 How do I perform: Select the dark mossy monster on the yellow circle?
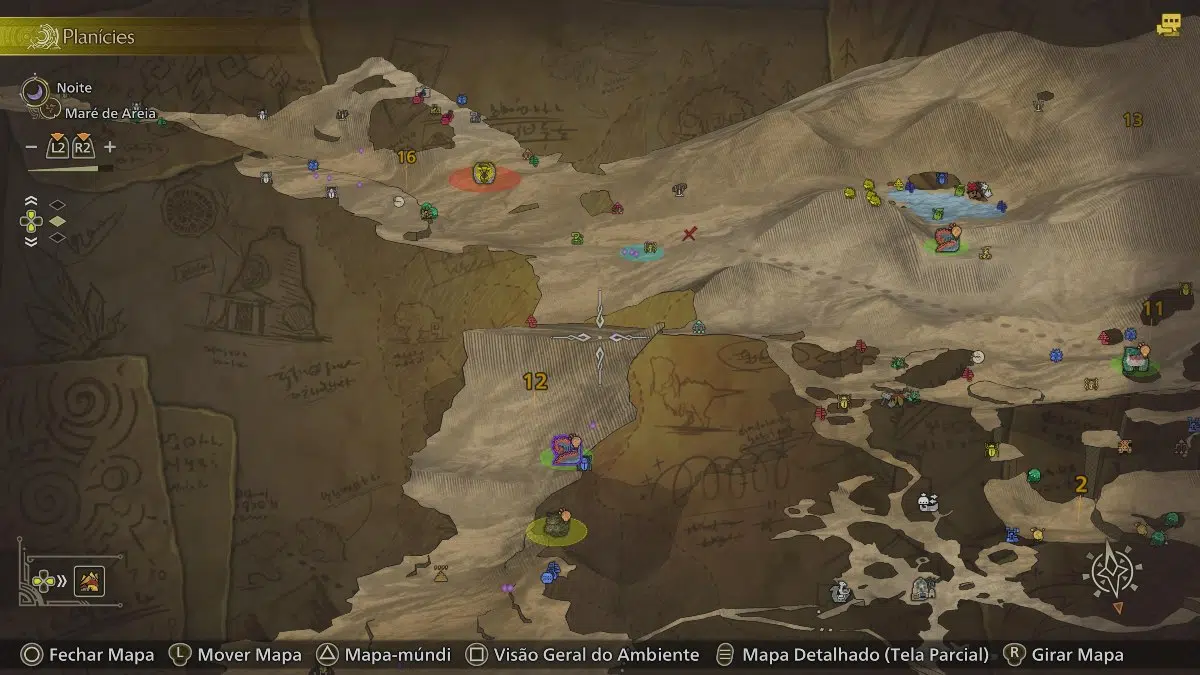coord(558,525)
